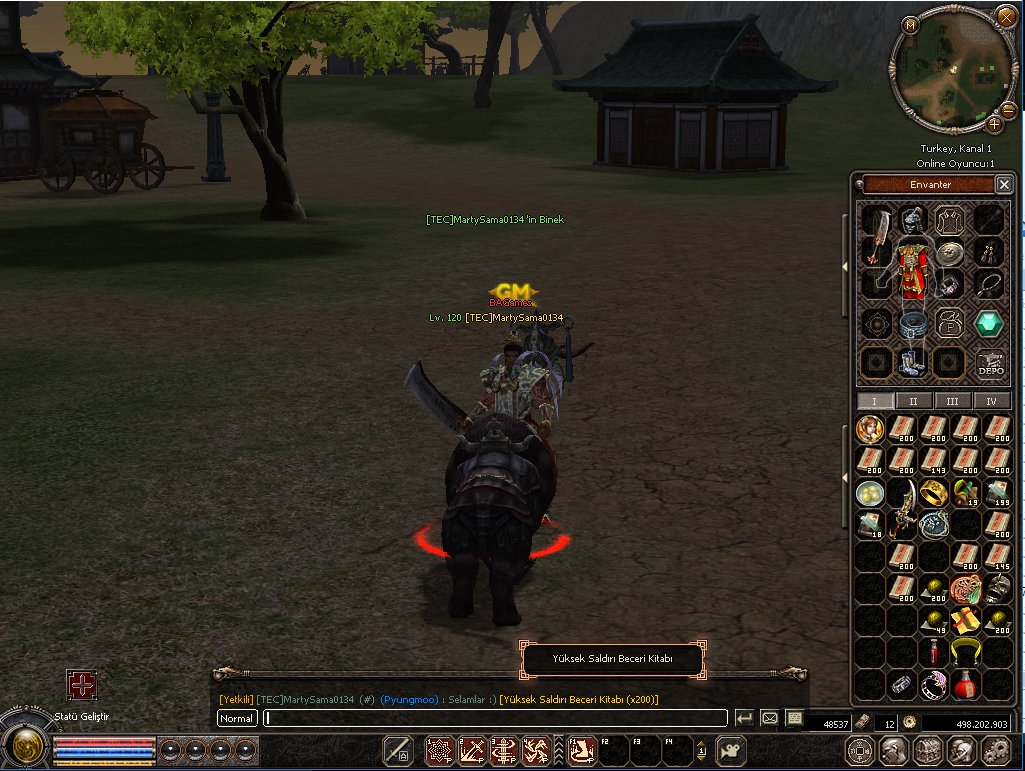Click the camera view button
This screenshot has height=771, width=1025.
pos(732,749)
